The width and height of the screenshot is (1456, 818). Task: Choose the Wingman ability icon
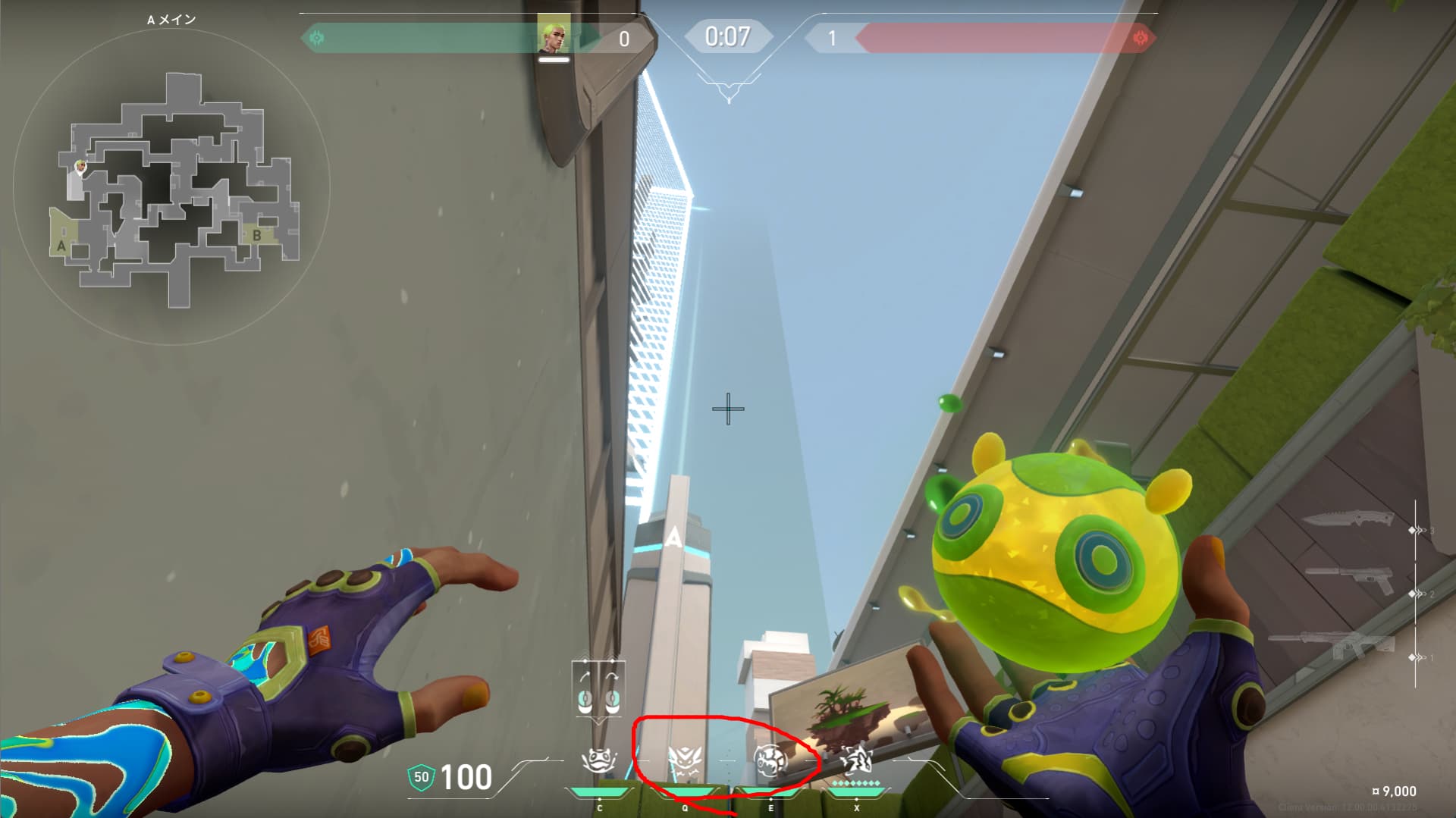(685, 760)
